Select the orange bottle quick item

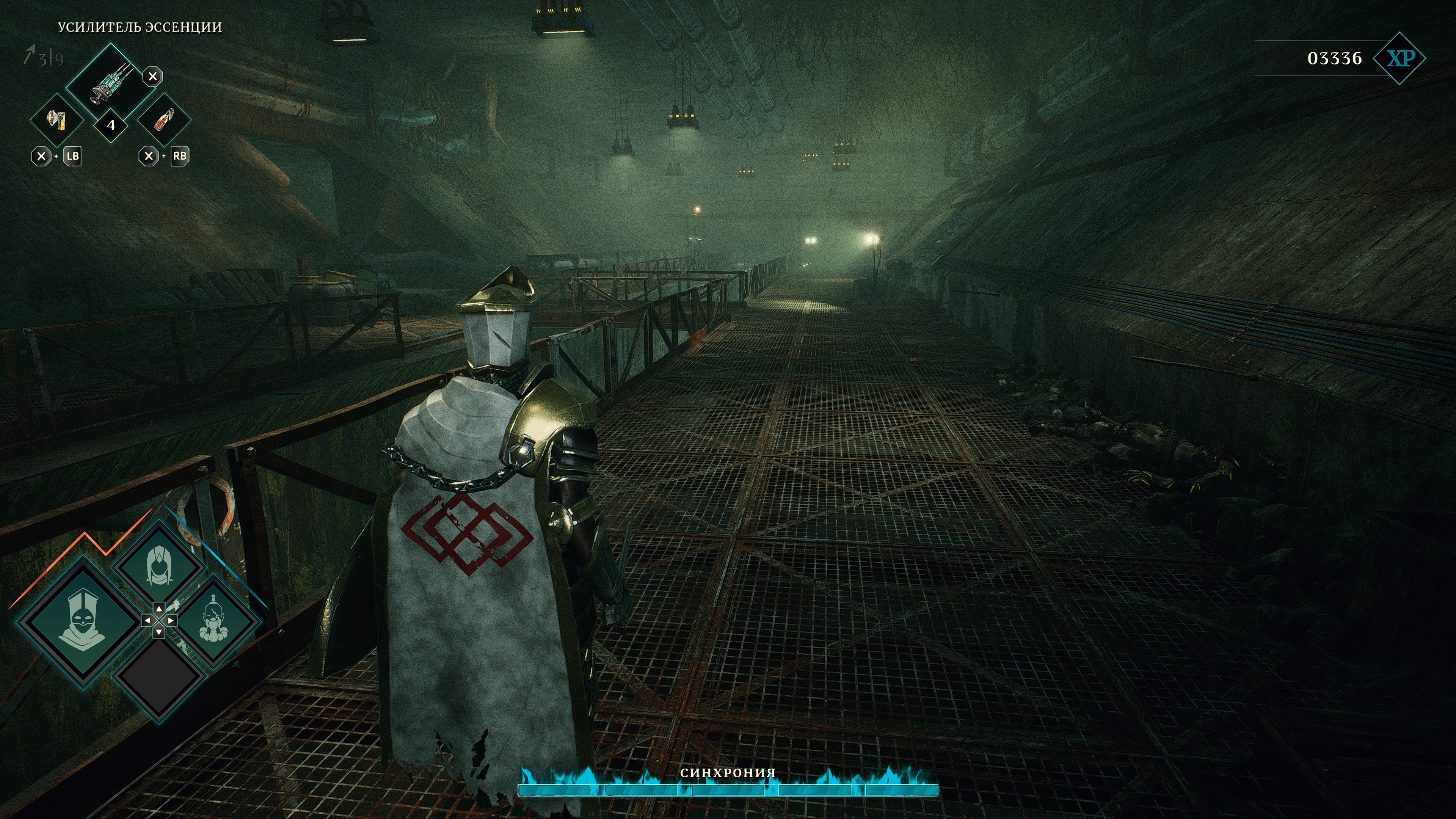[x=164, y=120]
